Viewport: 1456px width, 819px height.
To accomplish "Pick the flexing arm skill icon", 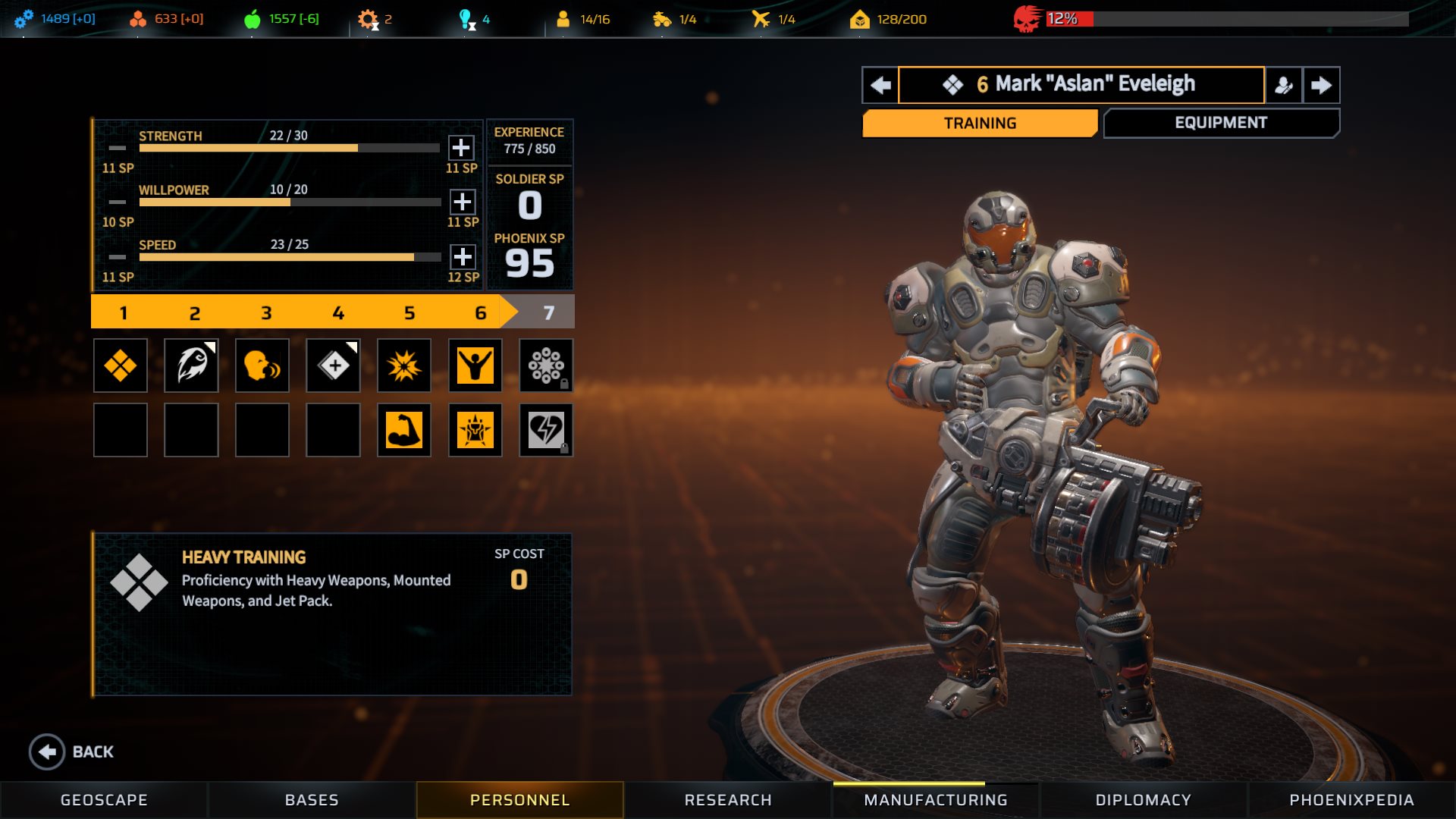I will (x=404, y=430).
